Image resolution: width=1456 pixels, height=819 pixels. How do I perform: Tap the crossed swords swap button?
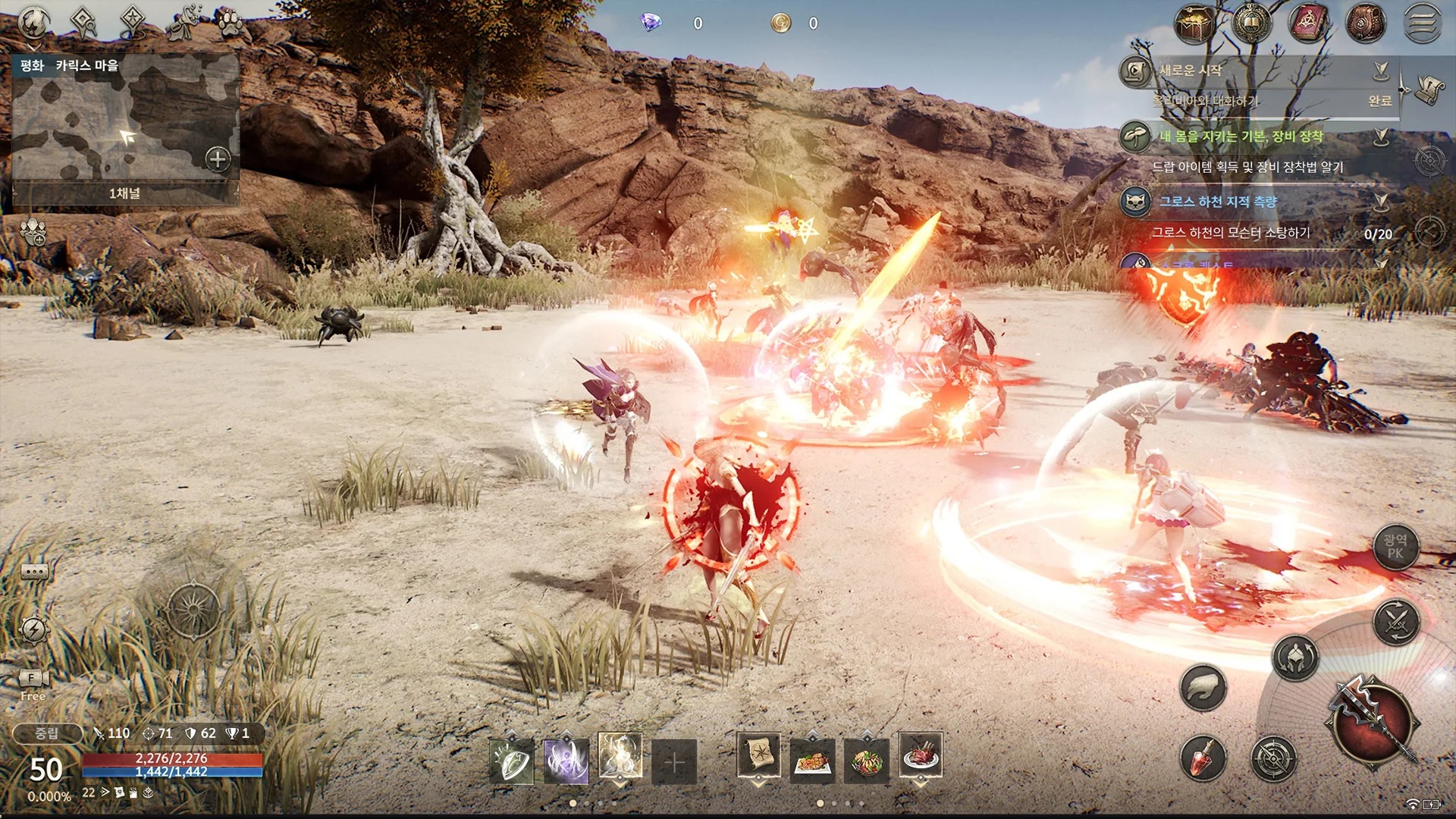pyautogui.click(x=1396, y=623)
